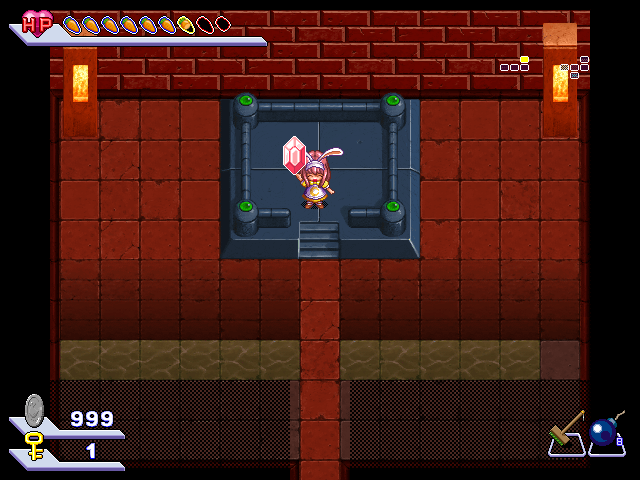Select the mallet weapon slot
Screen dimensions: 640x480
point(566,434)
